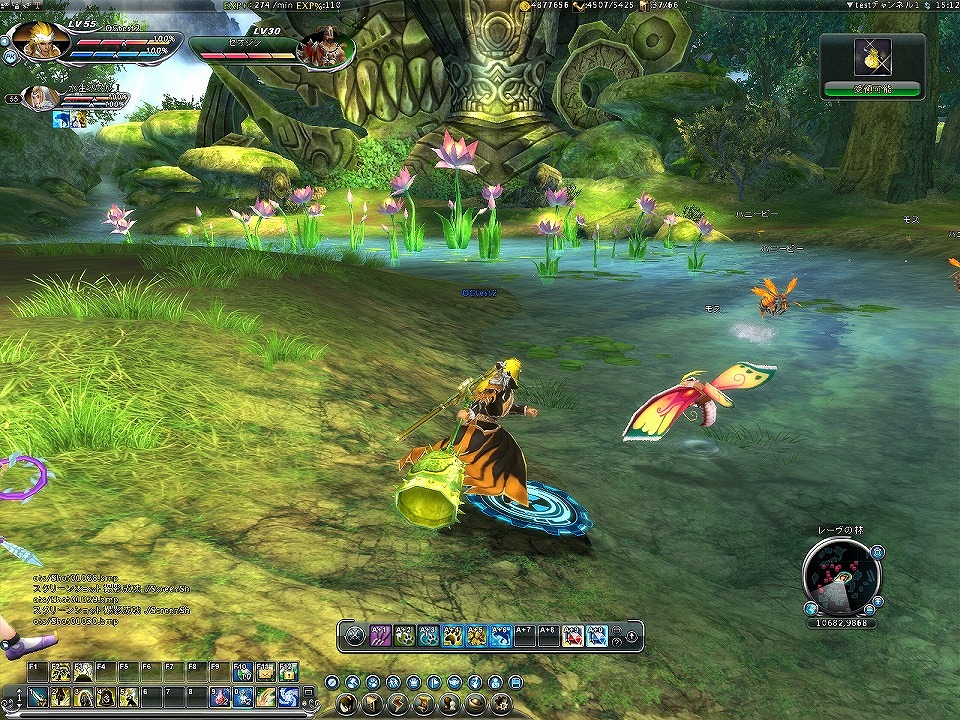The width and height of the screenshot is (960, 720).
Task: Click the F10 hotbar item slot
Action: [241, 671]
